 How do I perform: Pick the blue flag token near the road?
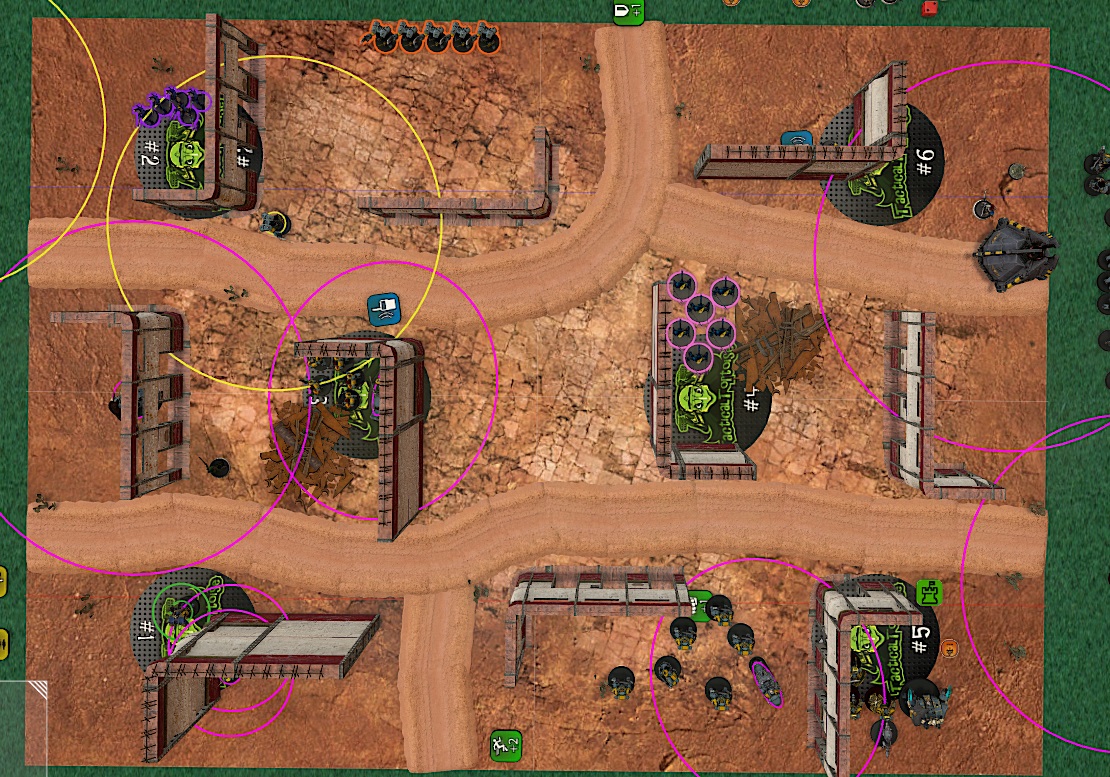[x=384, y=308]
